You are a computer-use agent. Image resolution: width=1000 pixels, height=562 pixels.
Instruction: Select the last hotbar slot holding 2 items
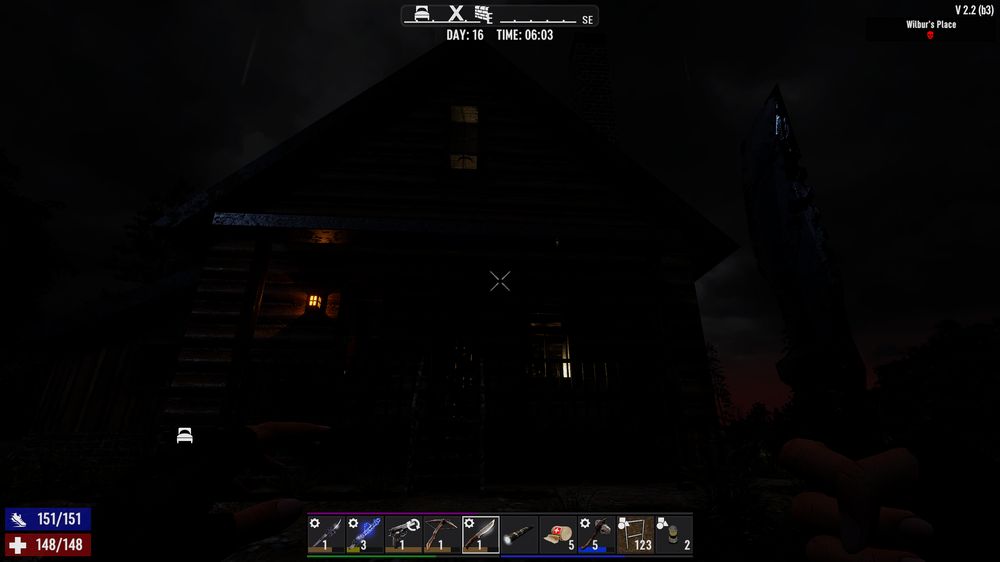[x=674, y=534]
